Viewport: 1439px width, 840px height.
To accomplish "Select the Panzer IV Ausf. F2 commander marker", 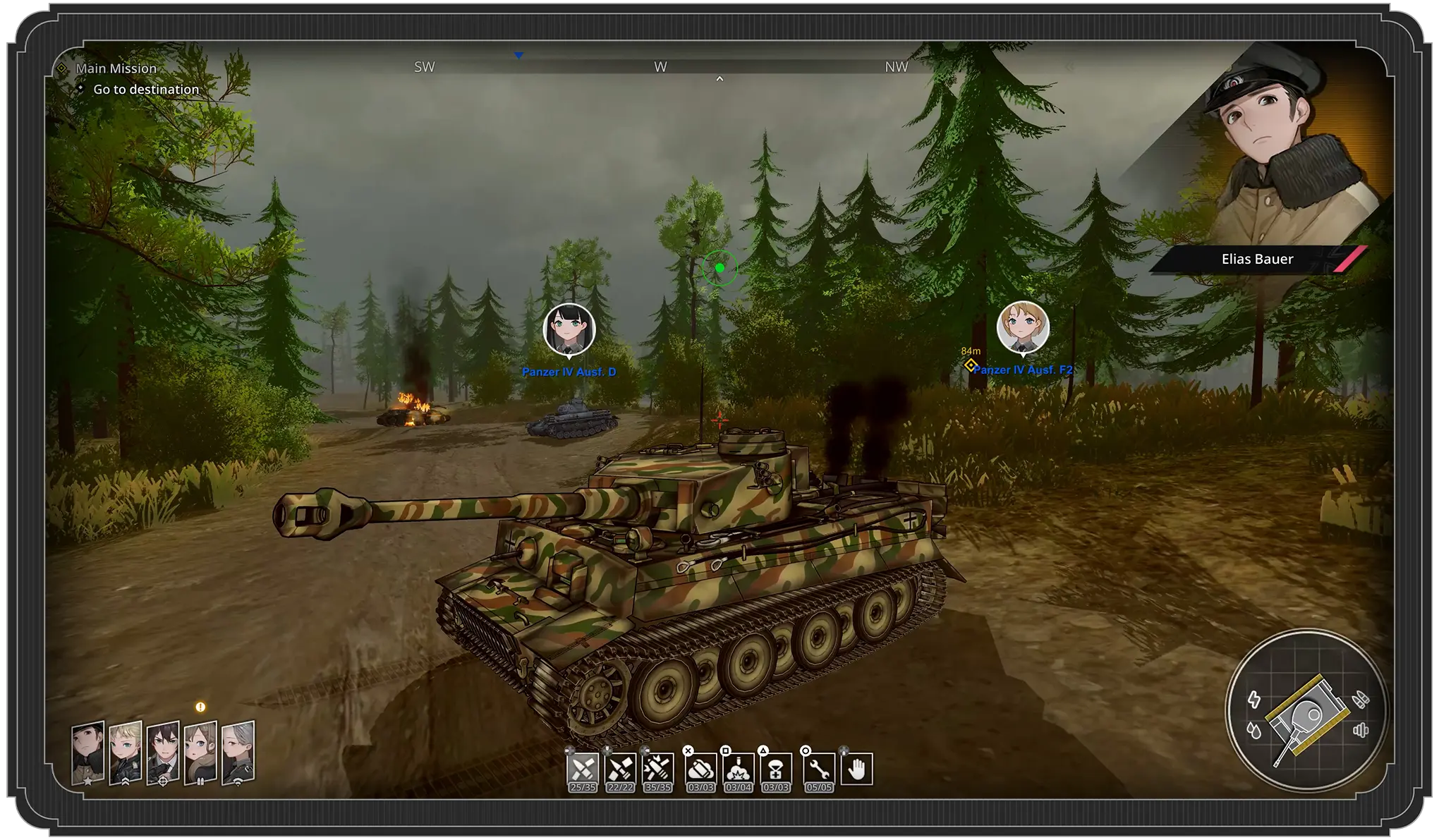I will pos(1023,327).
